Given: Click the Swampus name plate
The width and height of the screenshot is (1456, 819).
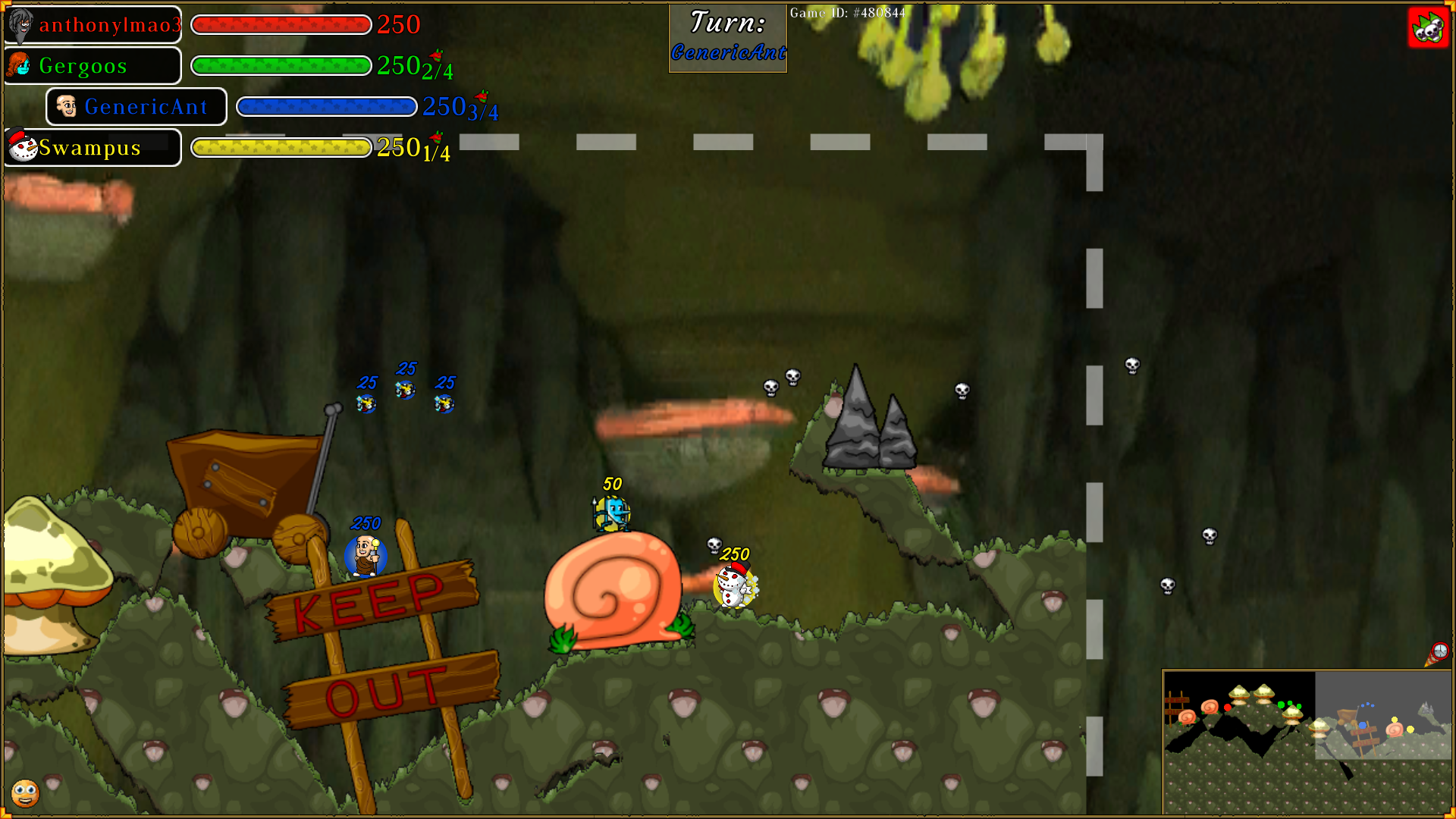Looking at the screenshot, I should coord(91,147).
